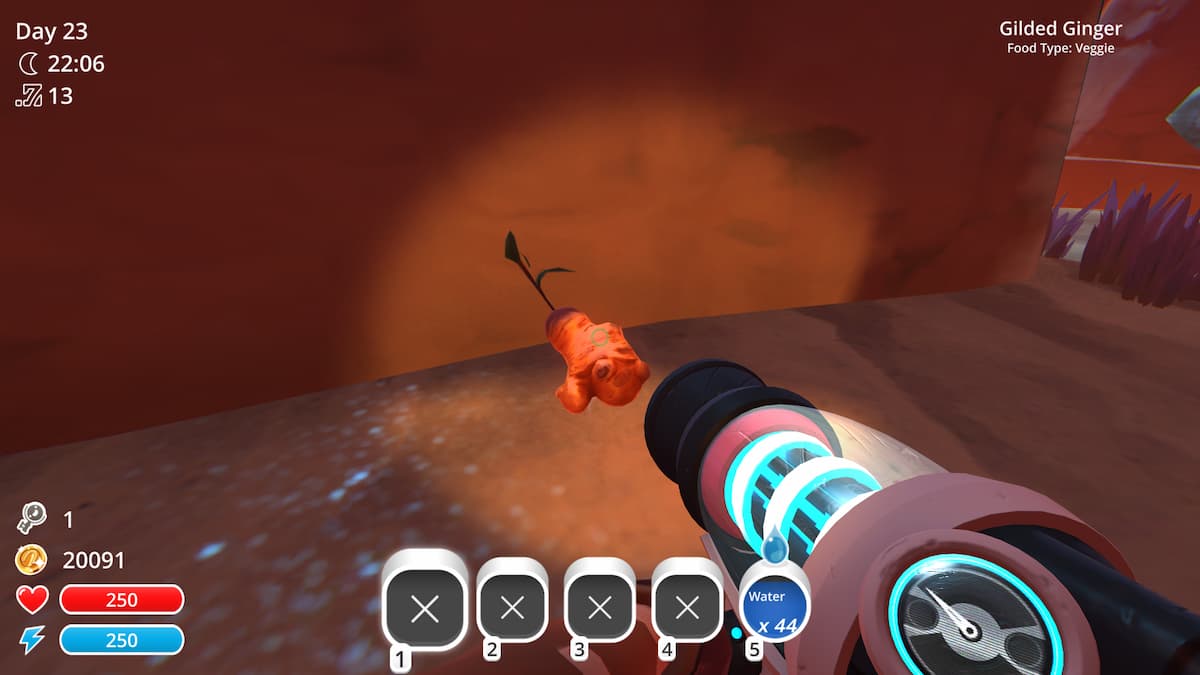Select the Water tank slot
1200x675 pixels.
(773, 607)
